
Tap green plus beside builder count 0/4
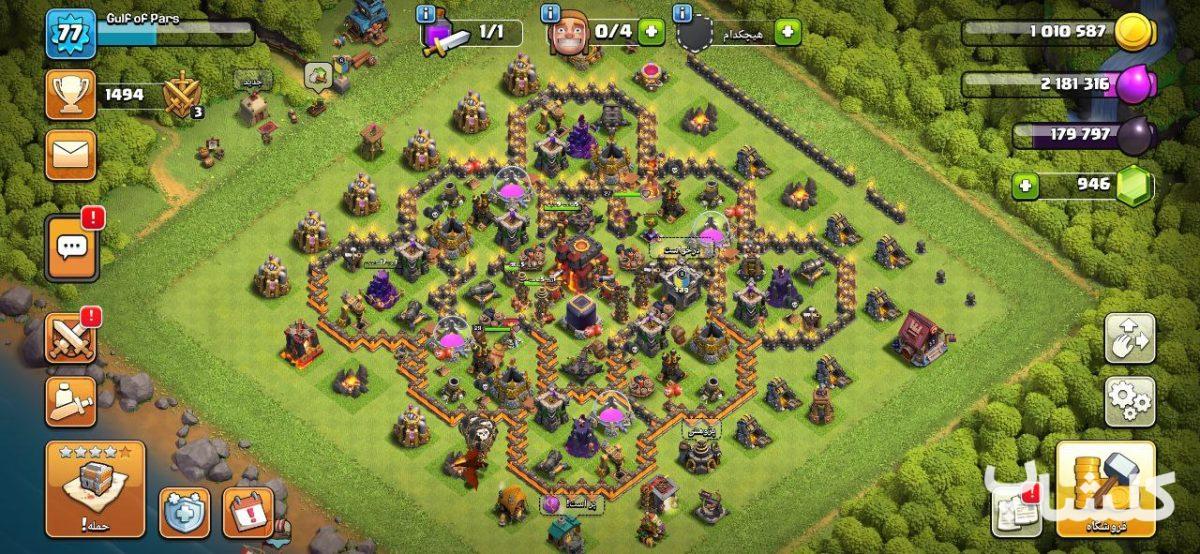pyautogui.click(x=651, y=32)
